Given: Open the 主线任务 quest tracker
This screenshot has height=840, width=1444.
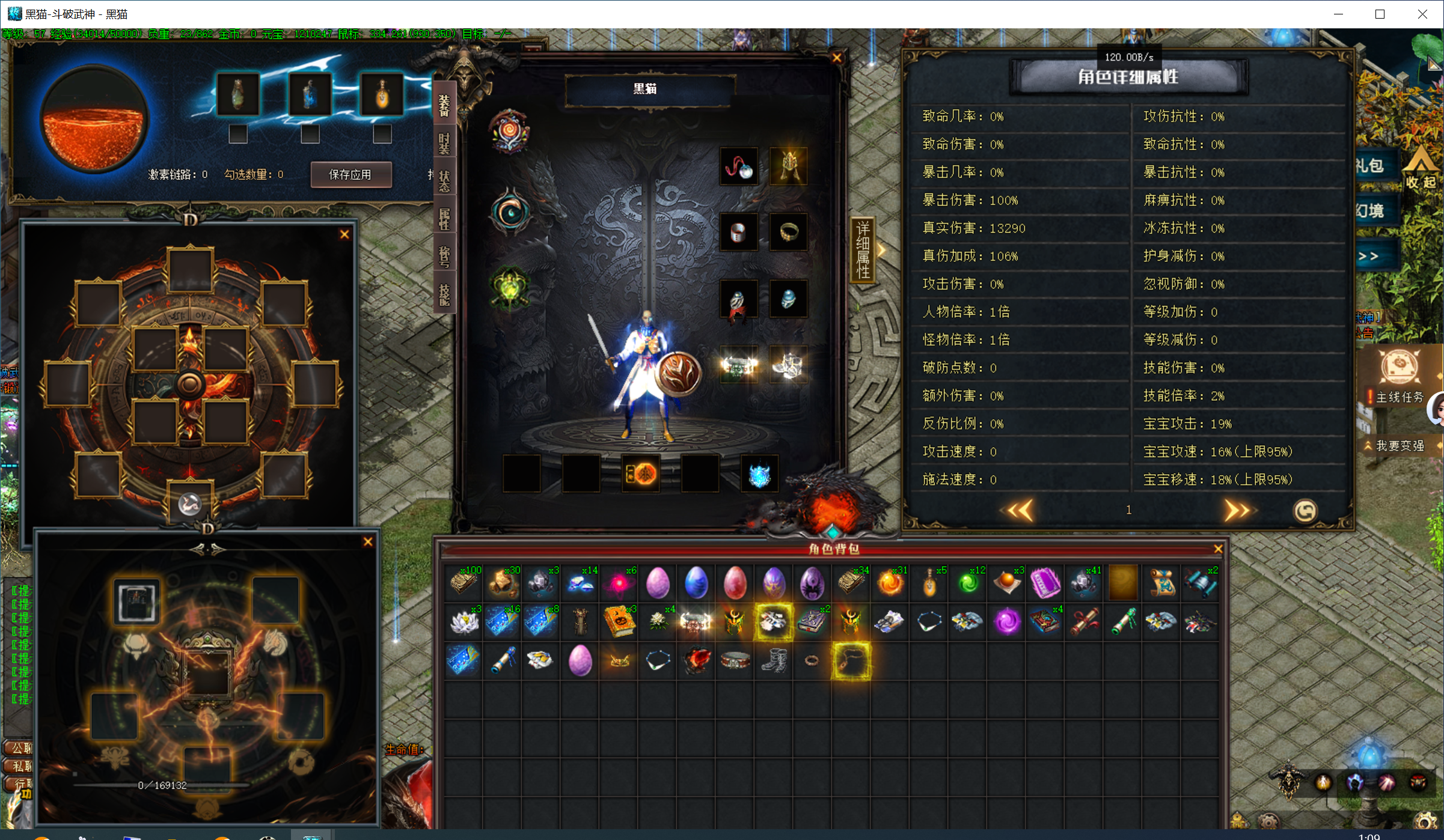Looking at the screenshot, I should [1399, 397].
